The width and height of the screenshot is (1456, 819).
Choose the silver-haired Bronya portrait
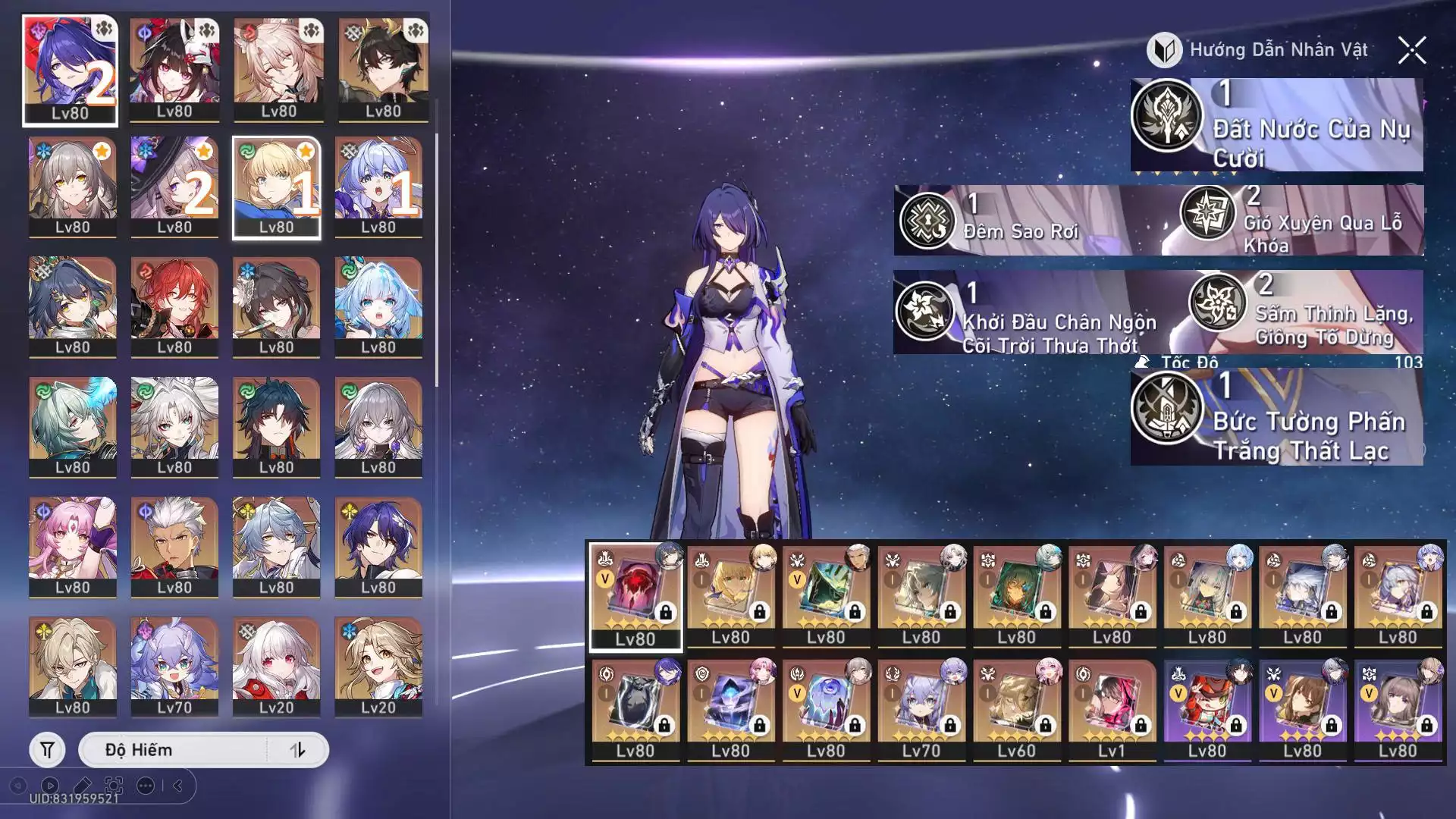tap(378, 426)
